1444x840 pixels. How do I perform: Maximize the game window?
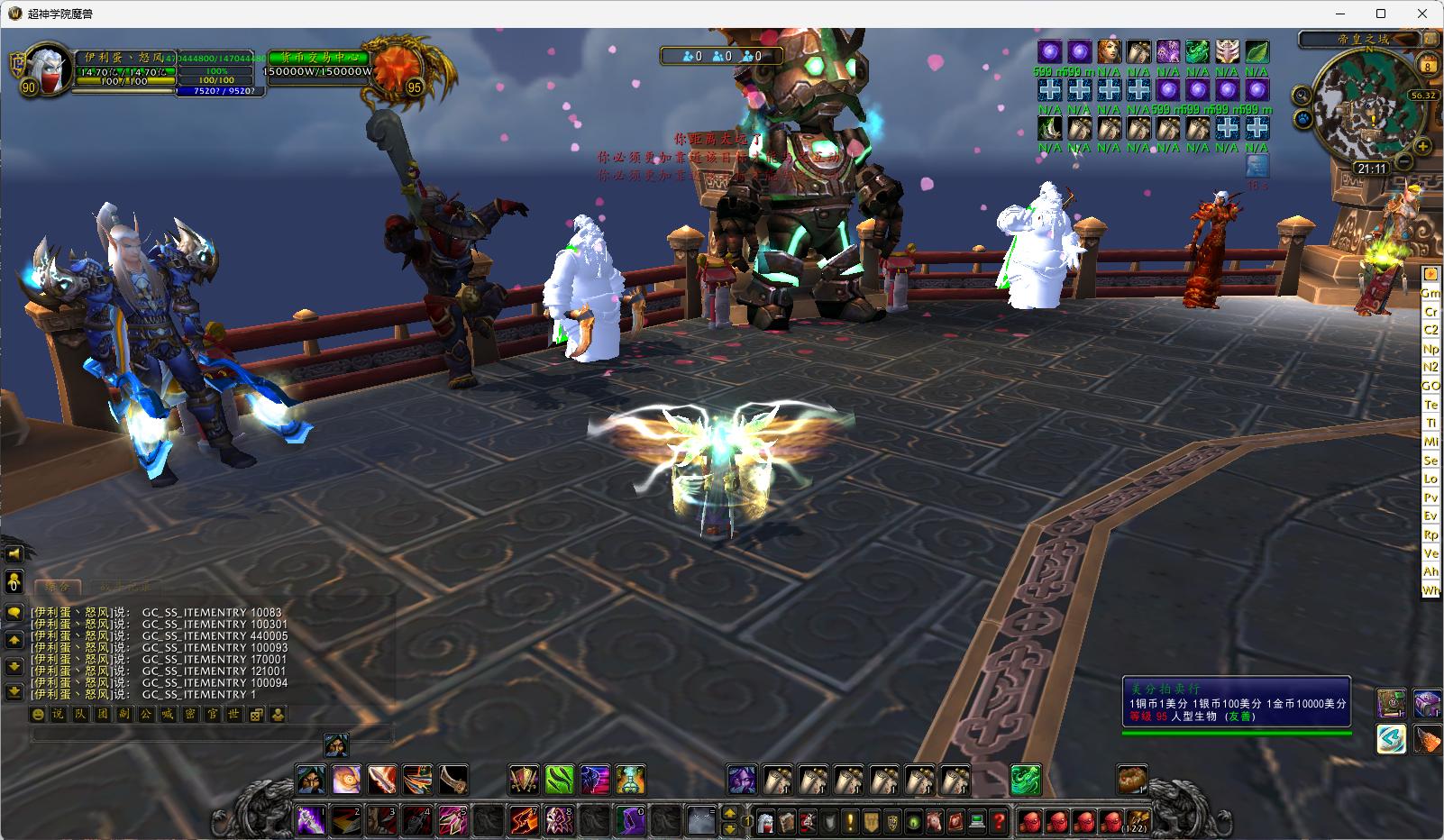click(1381, 14)
